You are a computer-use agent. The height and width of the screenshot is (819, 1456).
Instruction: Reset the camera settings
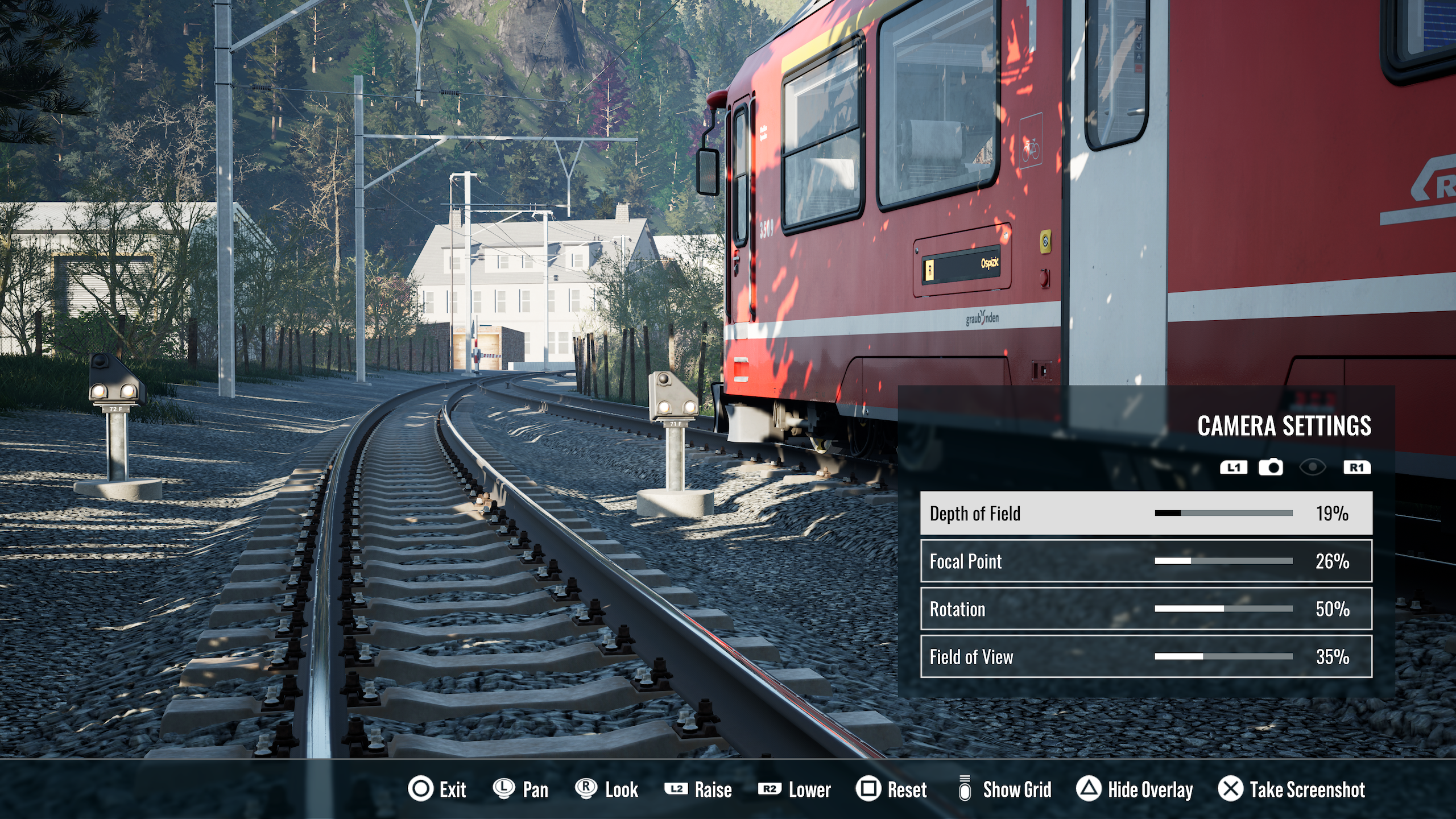891,789
